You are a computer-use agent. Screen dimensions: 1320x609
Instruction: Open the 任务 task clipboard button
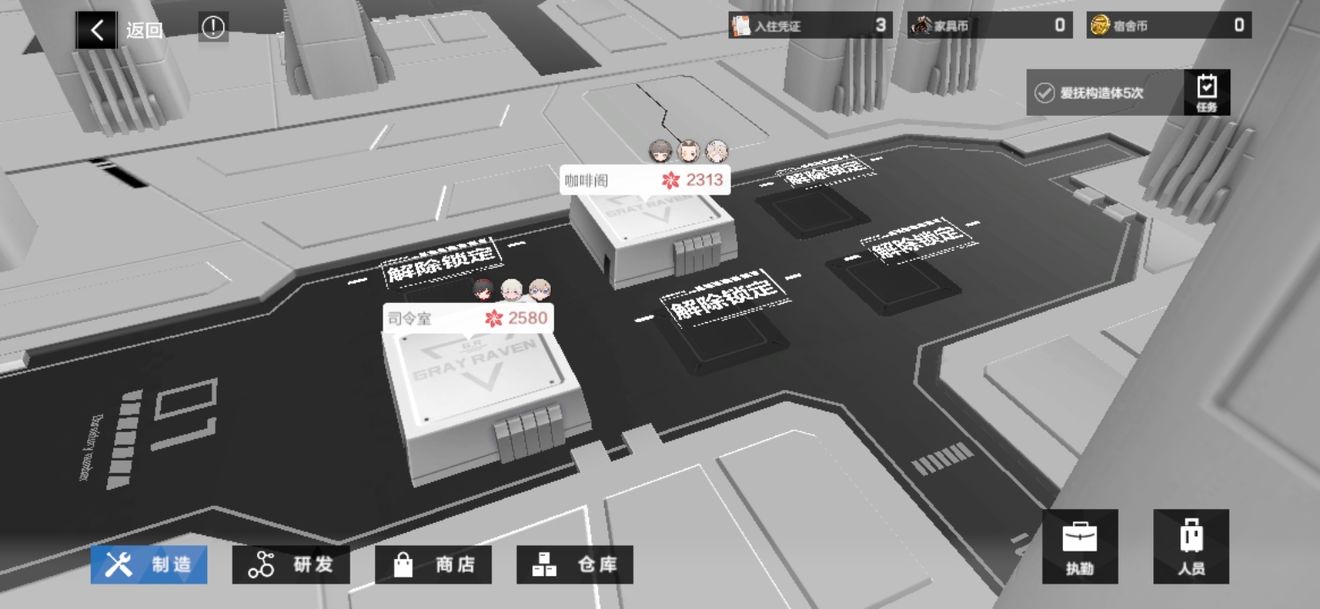(1206, 92)
